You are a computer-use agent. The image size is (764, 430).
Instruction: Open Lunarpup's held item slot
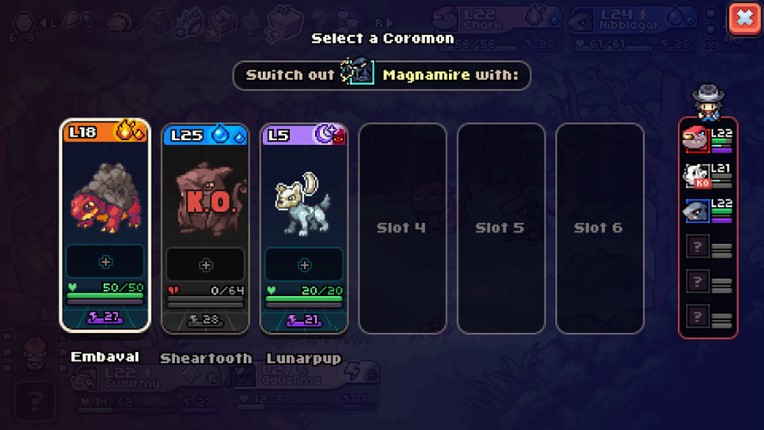click(304, 265)
